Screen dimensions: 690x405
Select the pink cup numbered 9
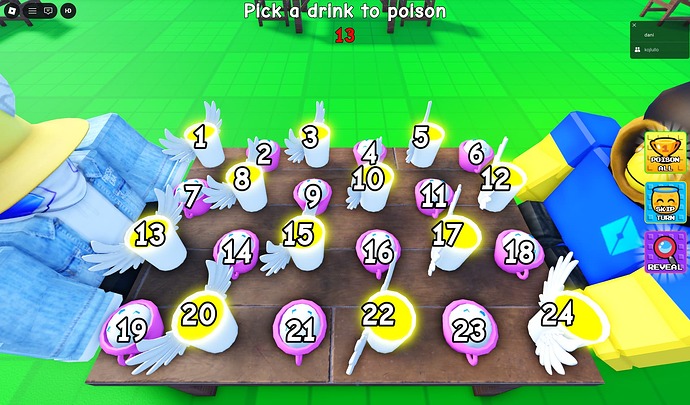point(313,195)
